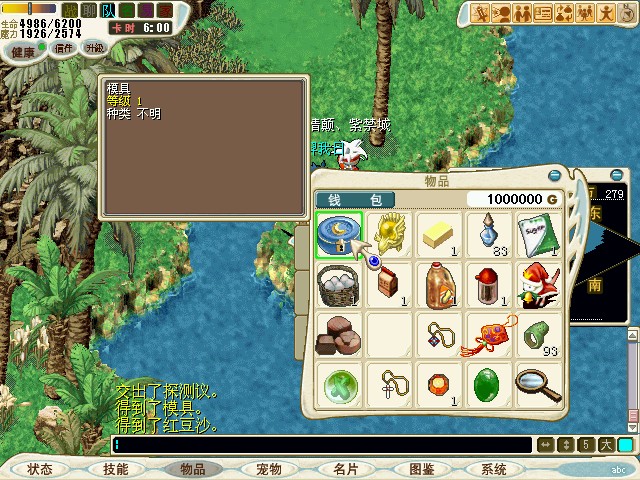Open the 状态 status menu
This screenshot has height=480, width=640.
click(40, 468)
